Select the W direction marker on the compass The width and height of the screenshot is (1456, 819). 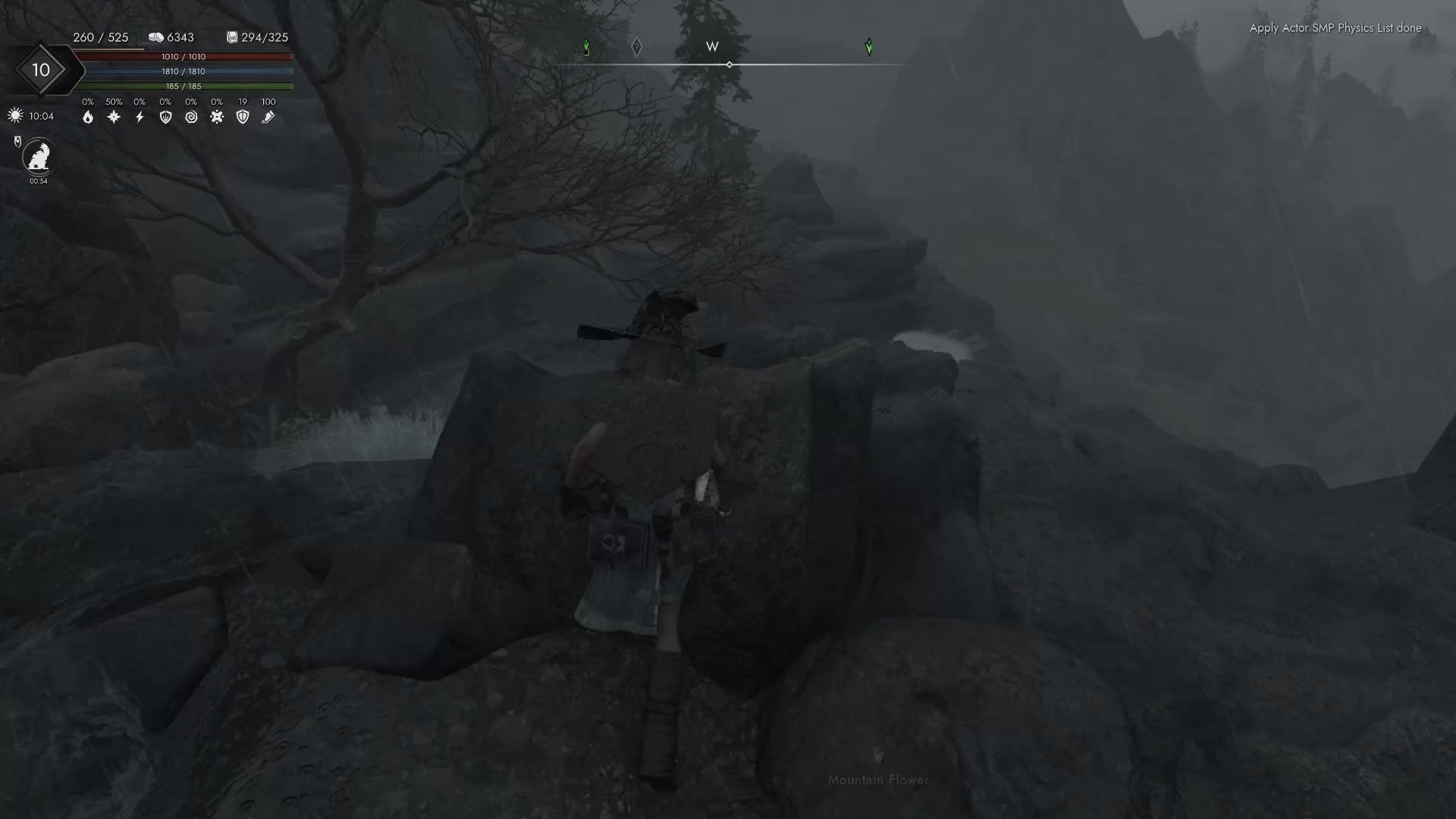pyautogui.click(x=711, y=46)
